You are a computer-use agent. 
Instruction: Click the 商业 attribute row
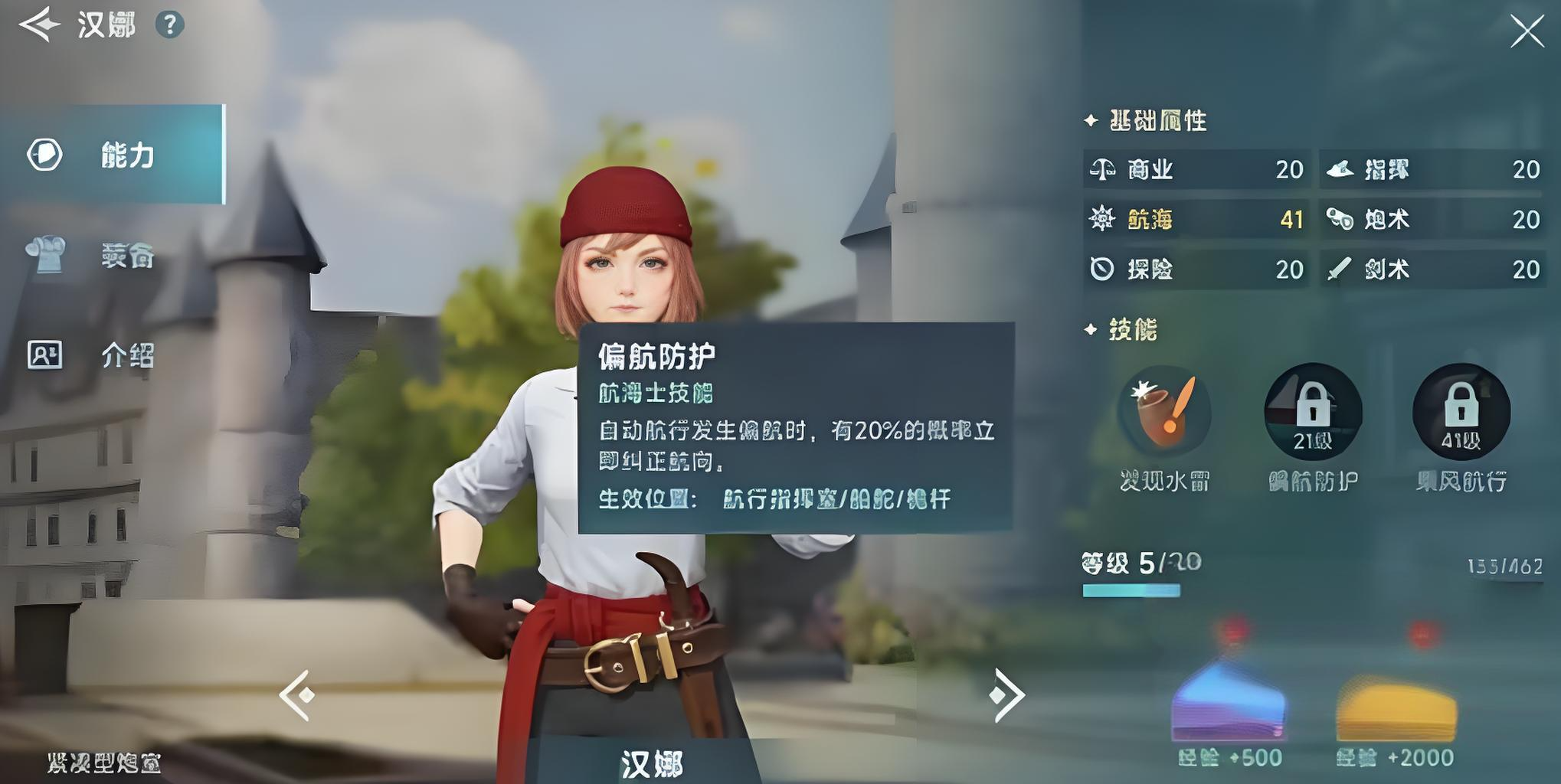[1196, 169]
